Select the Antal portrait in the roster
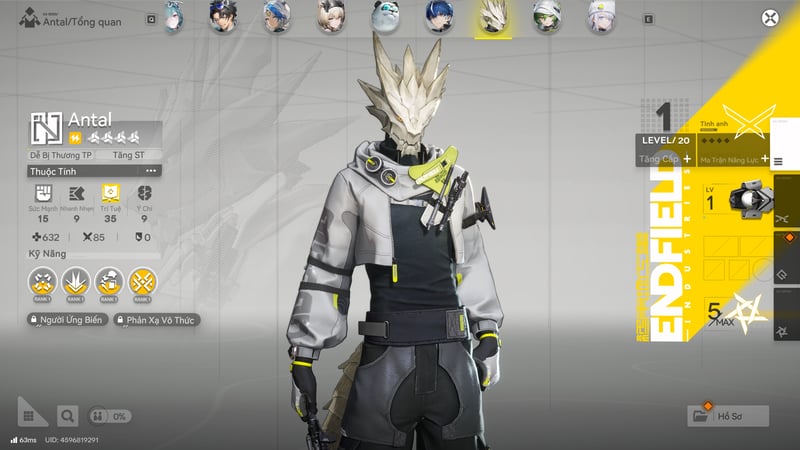This screenshot has height=450, width=800. pos(492,17)
